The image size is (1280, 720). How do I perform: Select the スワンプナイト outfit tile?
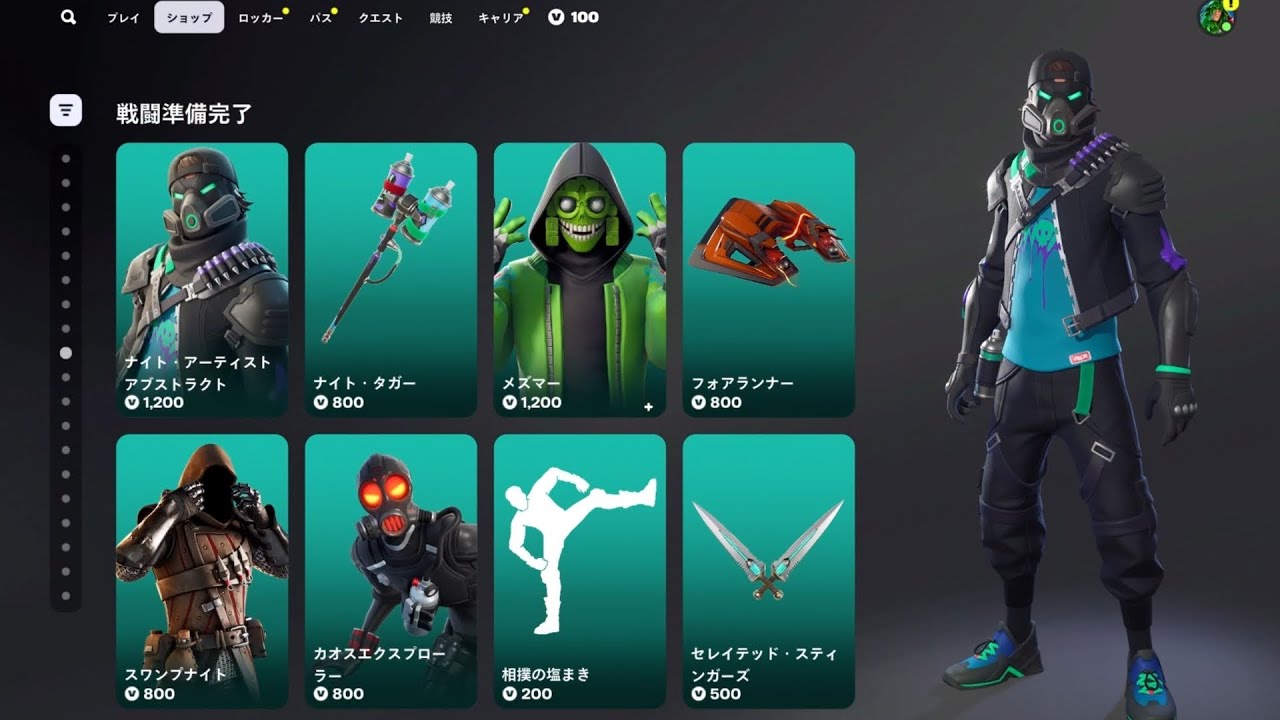(202, 570)
